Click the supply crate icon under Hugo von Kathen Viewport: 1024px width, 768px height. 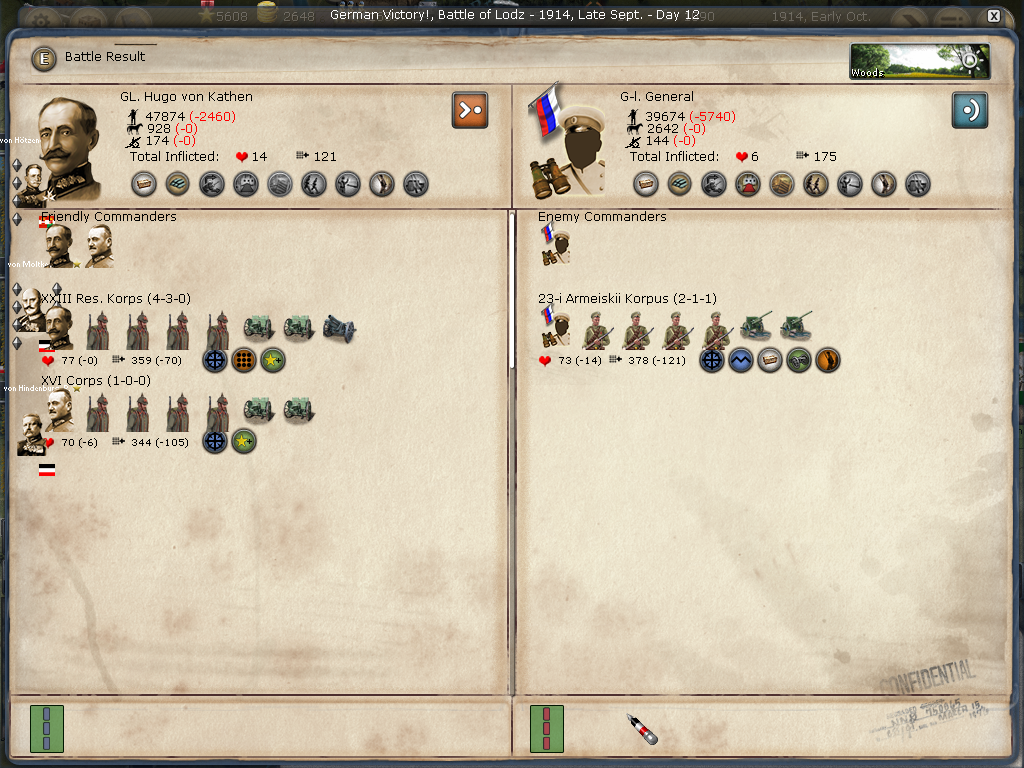(x=144, y=184)
